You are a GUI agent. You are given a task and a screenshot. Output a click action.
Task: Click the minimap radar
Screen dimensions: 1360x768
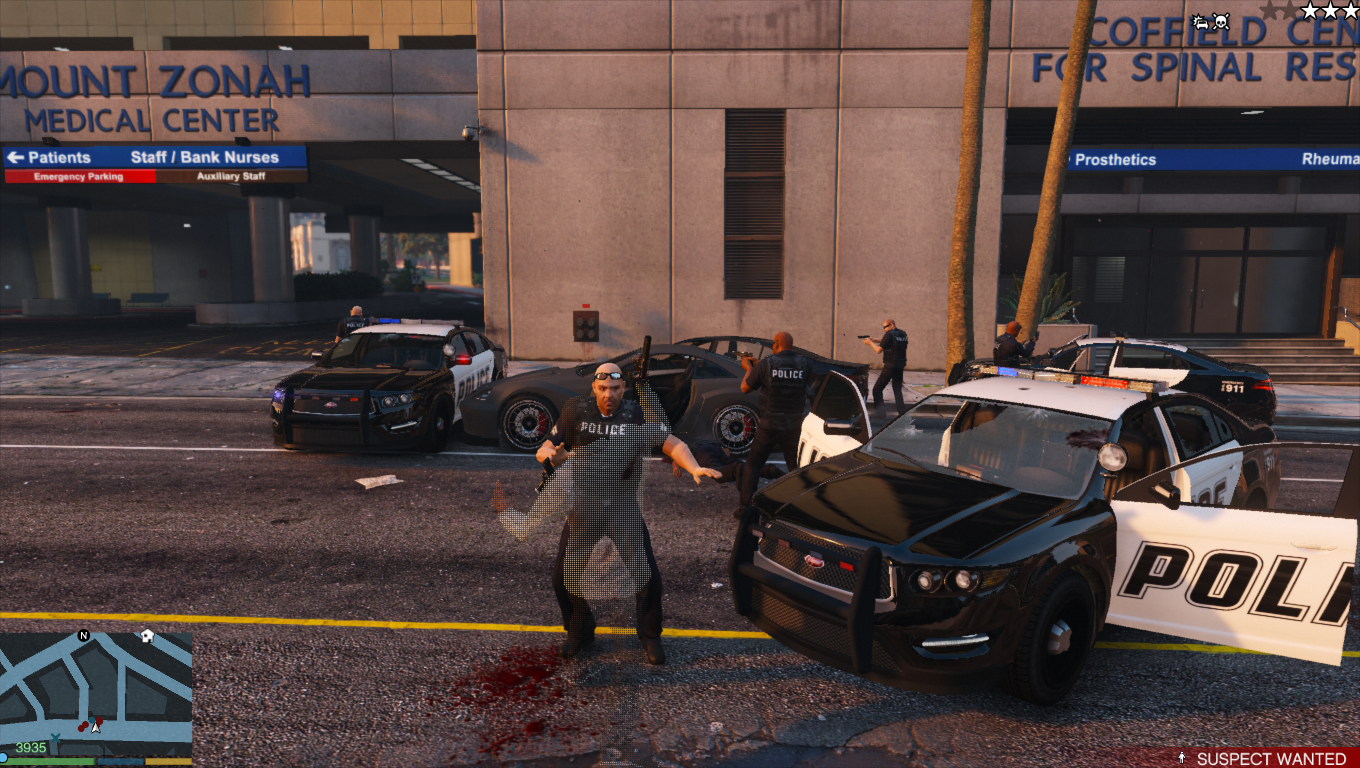point(96,690)
